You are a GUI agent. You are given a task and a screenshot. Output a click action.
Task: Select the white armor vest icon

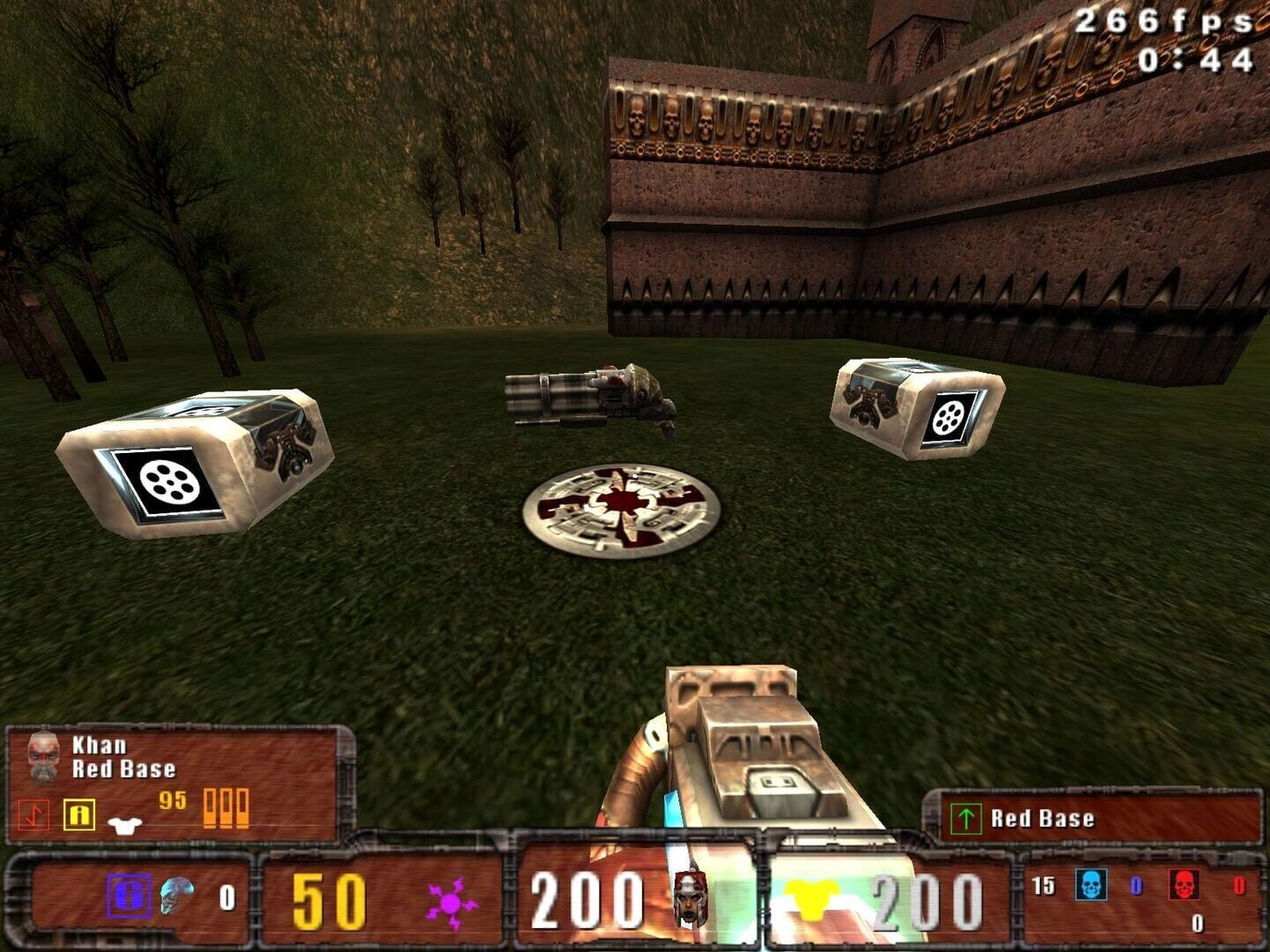click(x=124, y=824)
